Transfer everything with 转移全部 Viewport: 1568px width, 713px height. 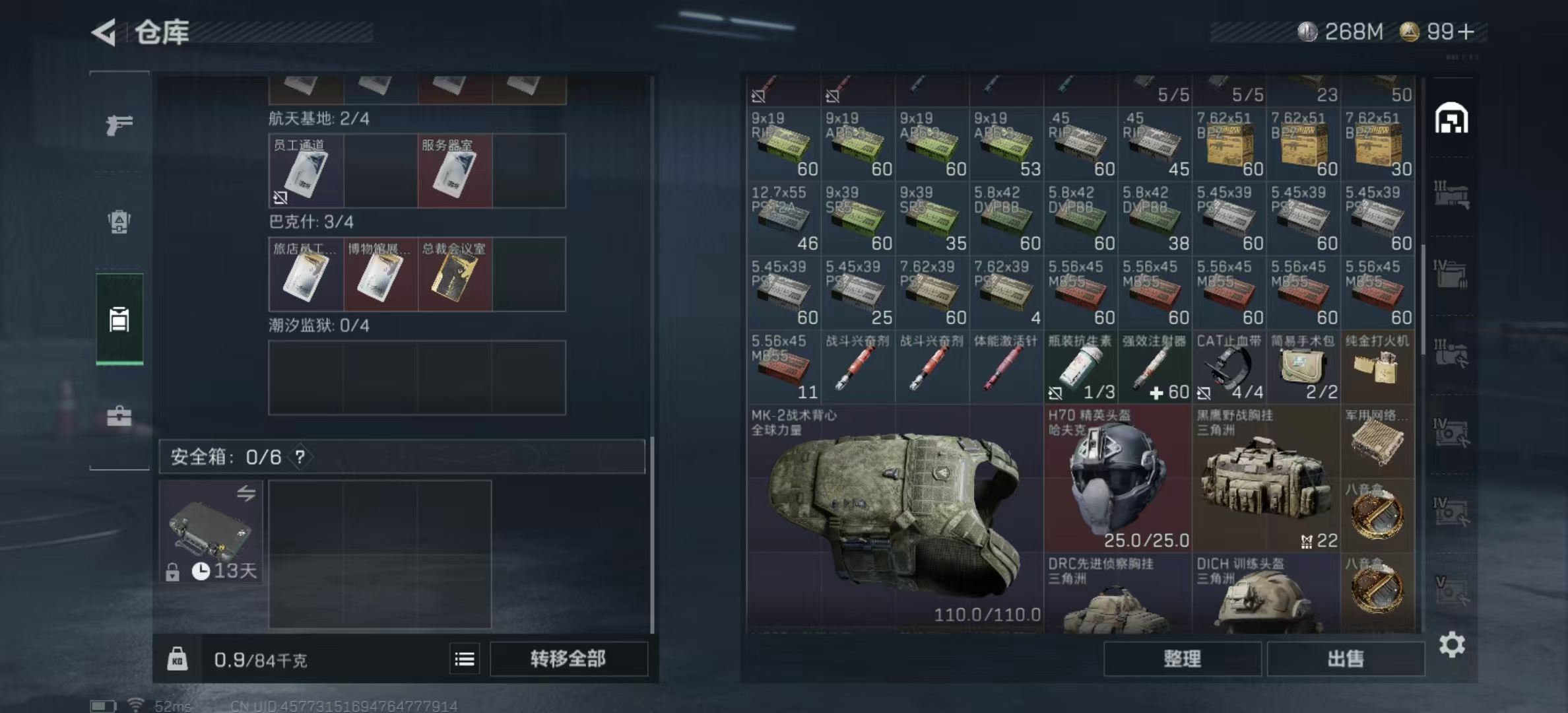pos(568,658)
